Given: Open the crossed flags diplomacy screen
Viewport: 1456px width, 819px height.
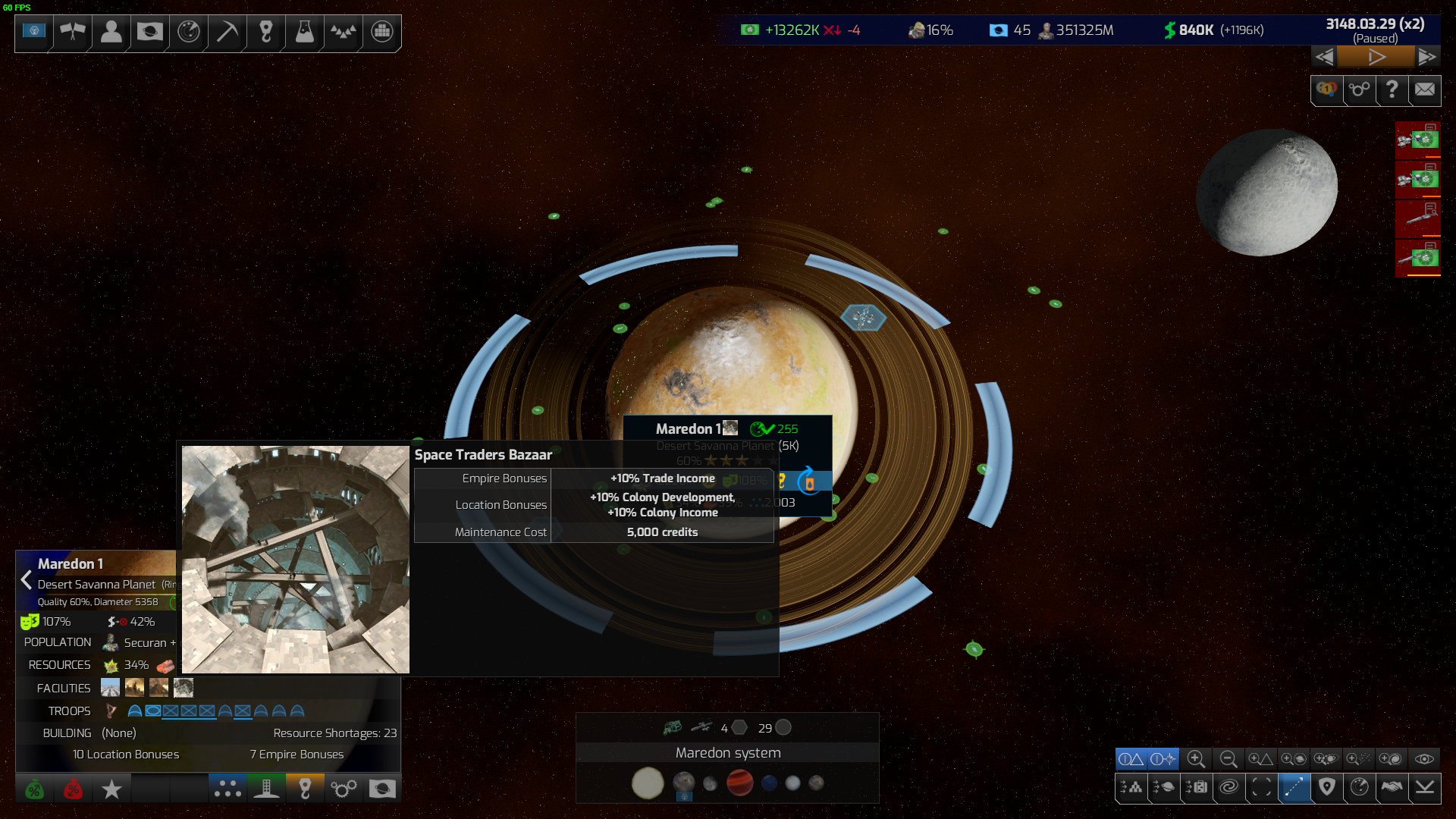Looking at the screenshot, I should 73,32.
